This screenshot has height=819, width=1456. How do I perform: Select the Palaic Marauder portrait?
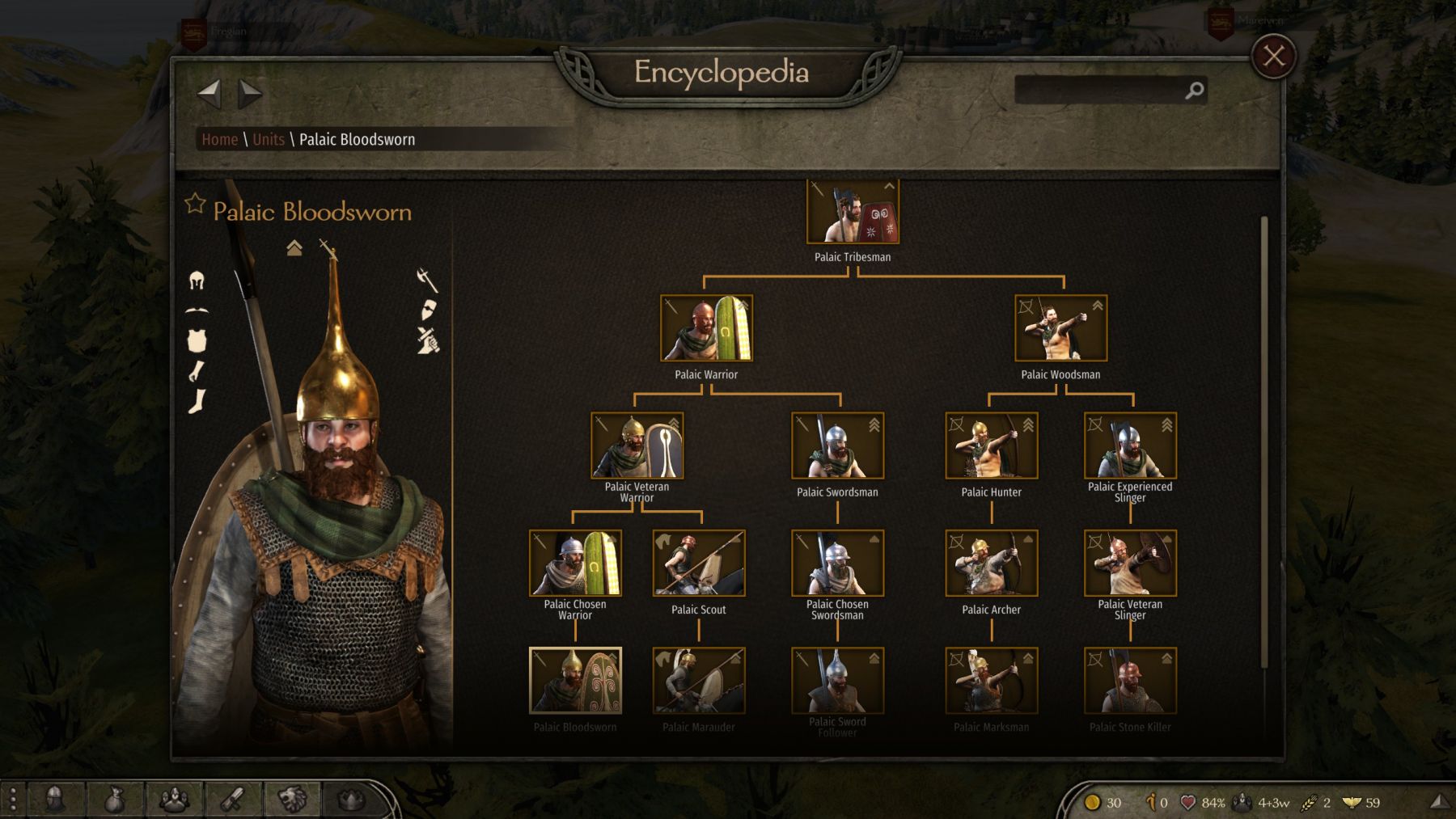pyautogui.click(x=698, y=680)
